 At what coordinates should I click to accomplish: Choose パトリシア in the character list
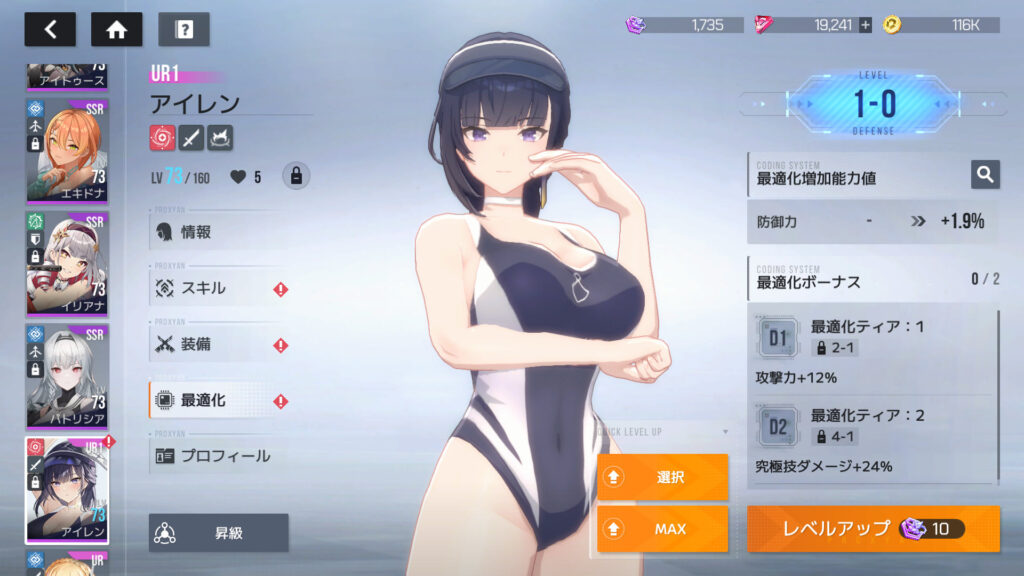pos(67,374)
